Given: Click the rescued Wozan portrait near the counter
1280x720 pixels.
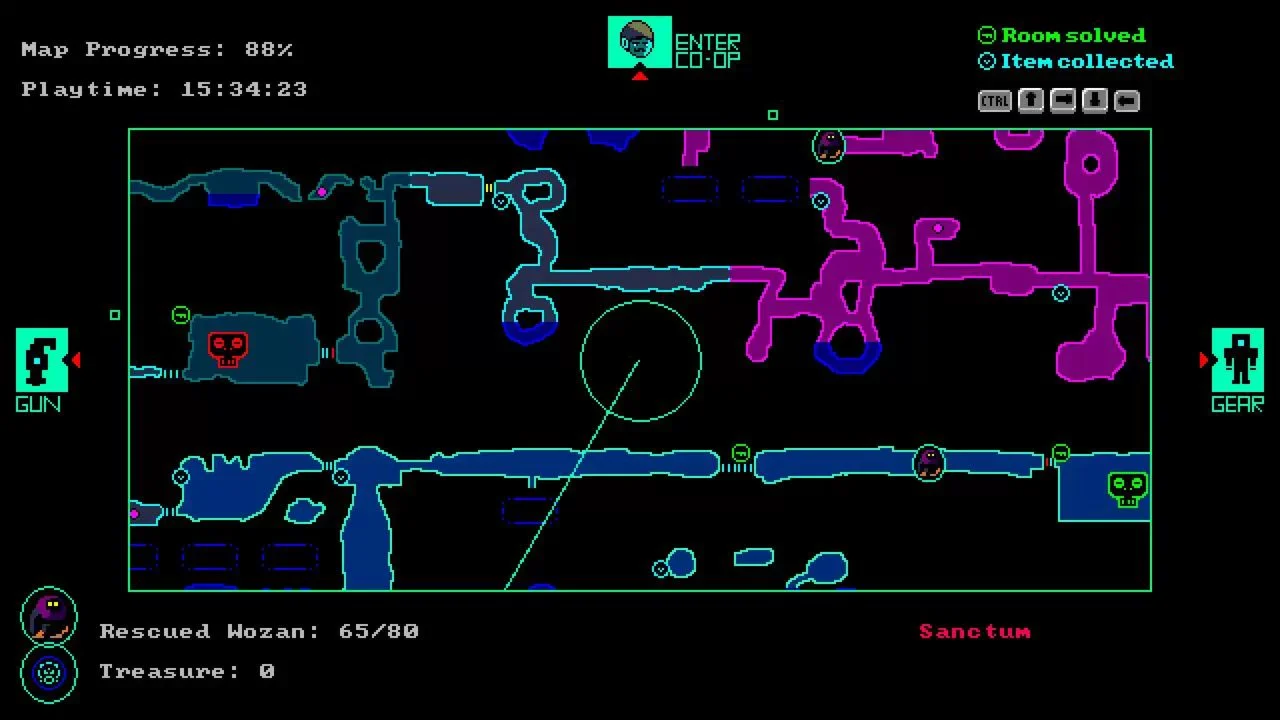Looking at the screenshot, I should (47, 617).
